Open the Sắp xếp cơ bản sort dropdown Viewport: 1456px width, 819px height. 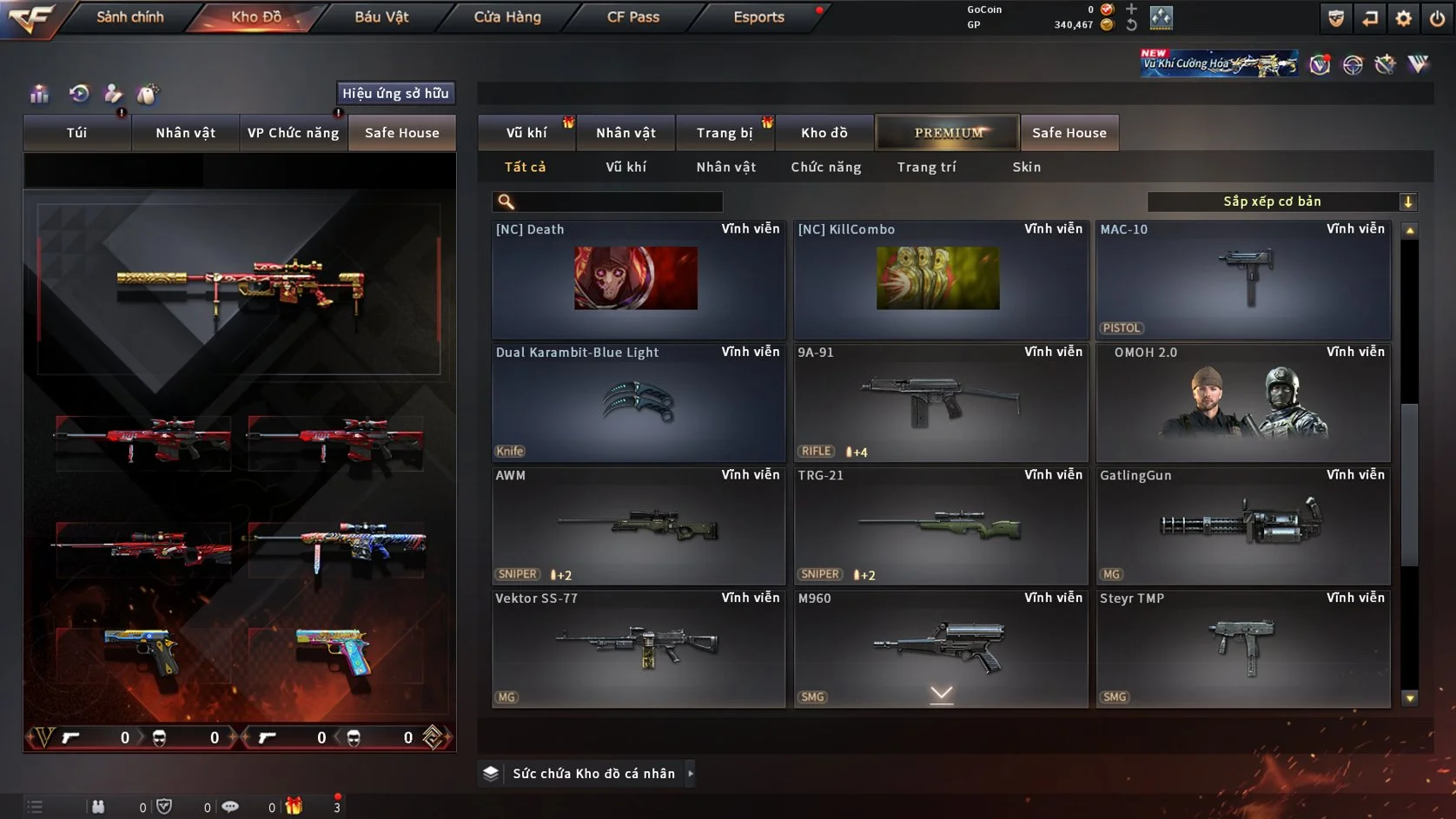click(1281, 201)
